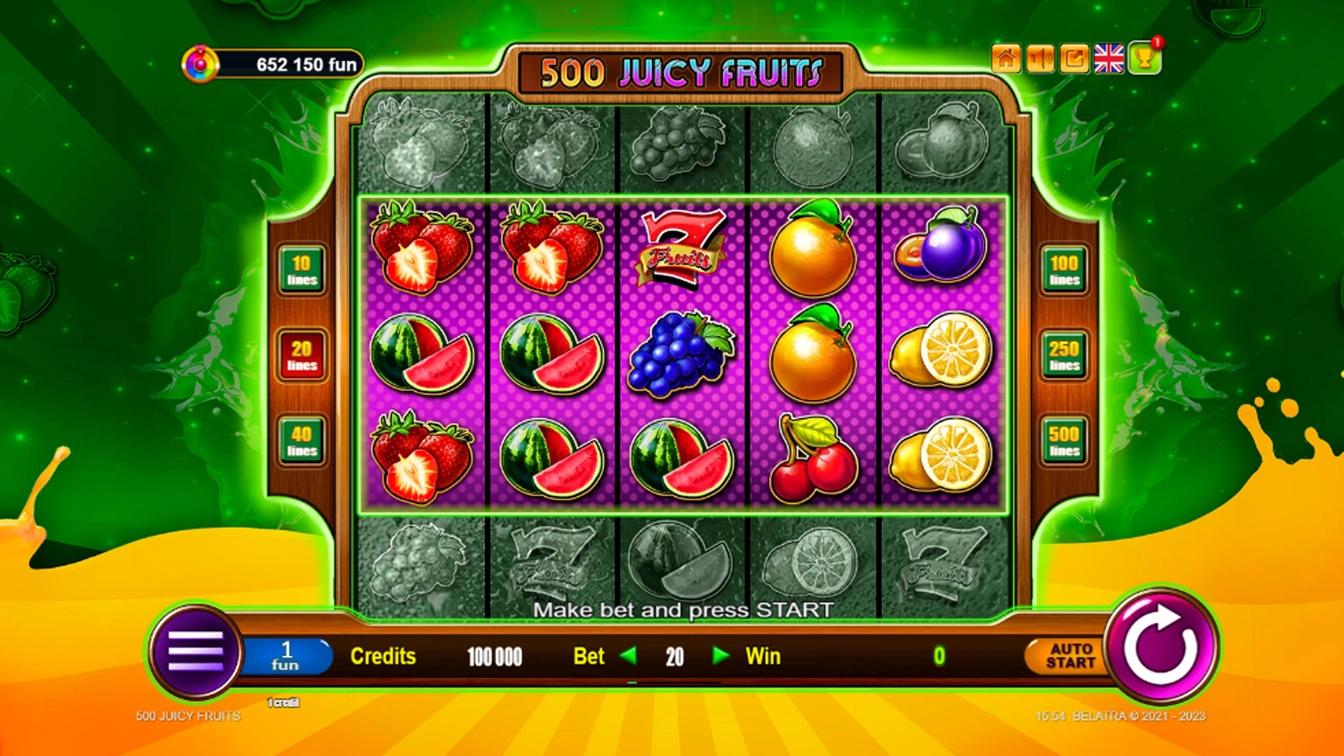Image resolution: width=1344 pixels, height=756 pixels.
Task: Toggle the sound speaker icon
Action: [x=1040, y=59]
